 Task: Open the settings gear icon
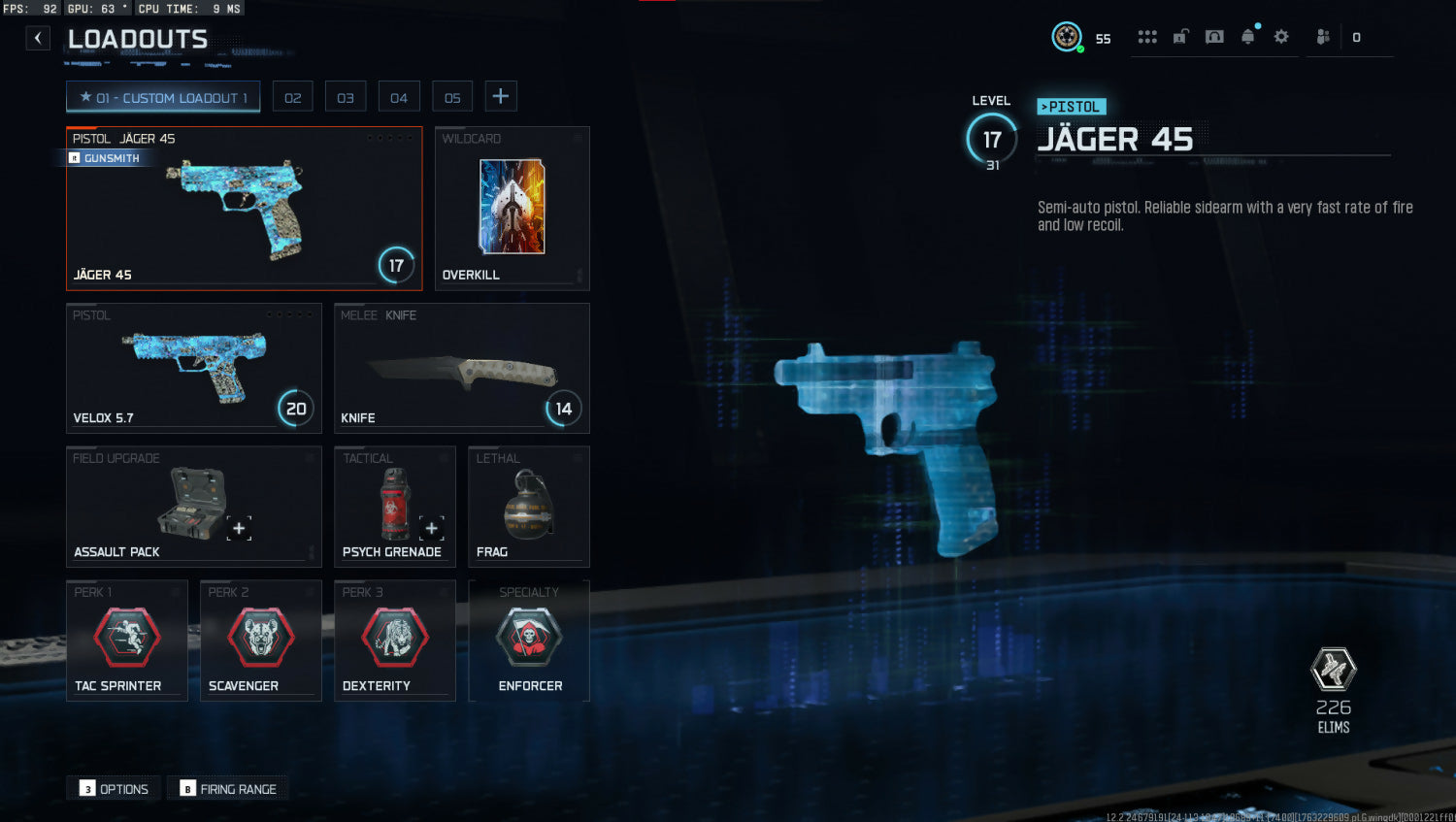pos(1281,37)
